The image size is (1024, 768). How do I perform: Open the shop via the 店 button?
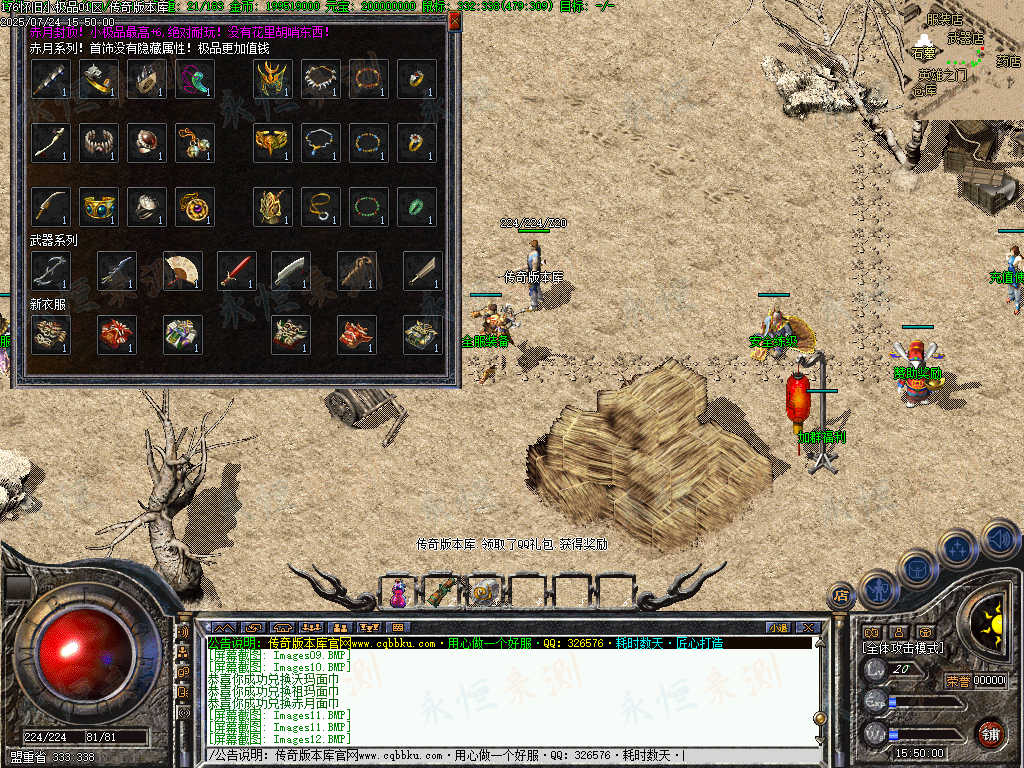pyautogui.click(x=841, y=597)
